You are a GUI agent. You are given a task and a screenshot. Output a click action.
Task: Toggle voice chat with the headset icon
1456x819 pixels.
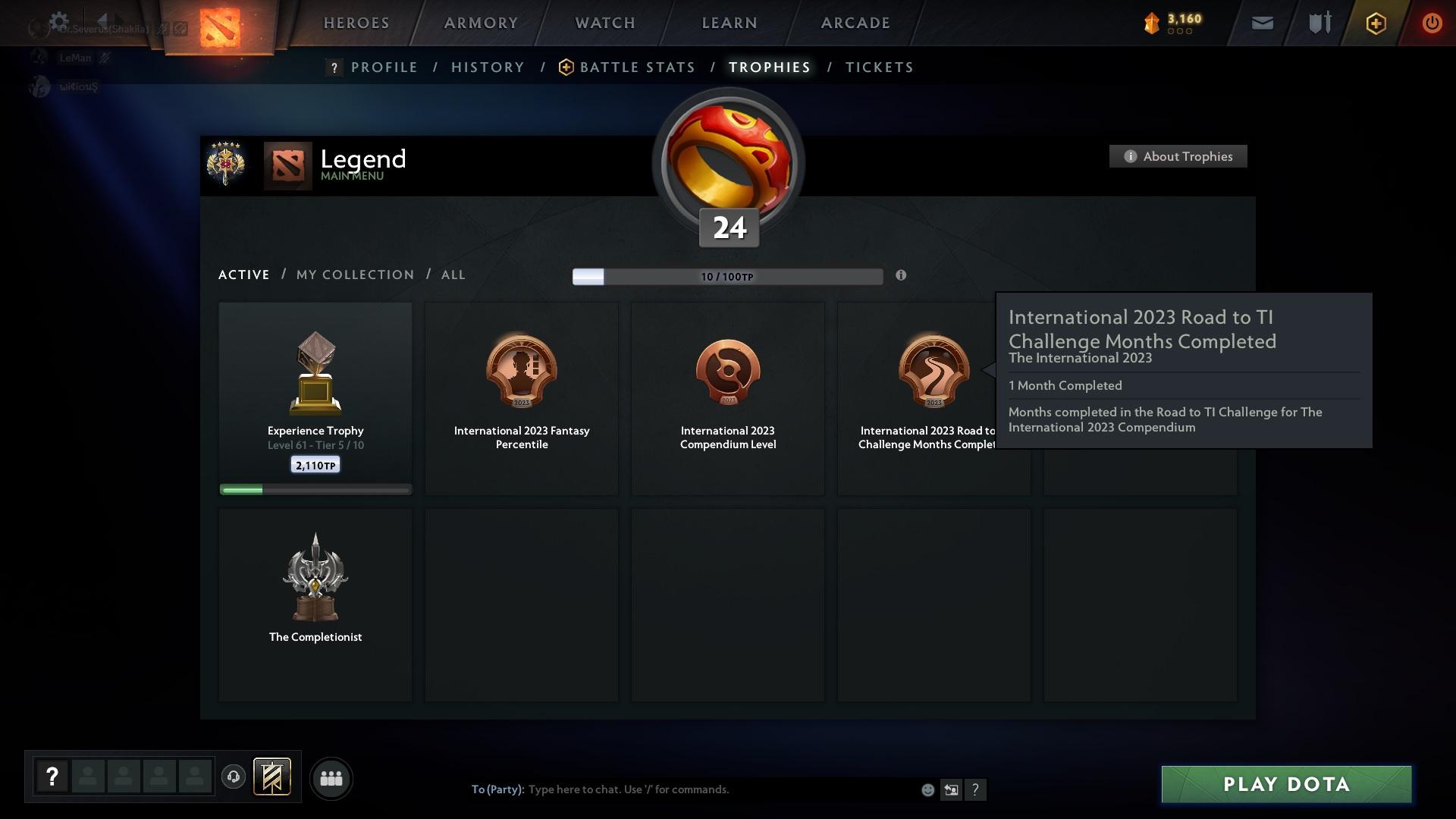(x=233, y=778)
